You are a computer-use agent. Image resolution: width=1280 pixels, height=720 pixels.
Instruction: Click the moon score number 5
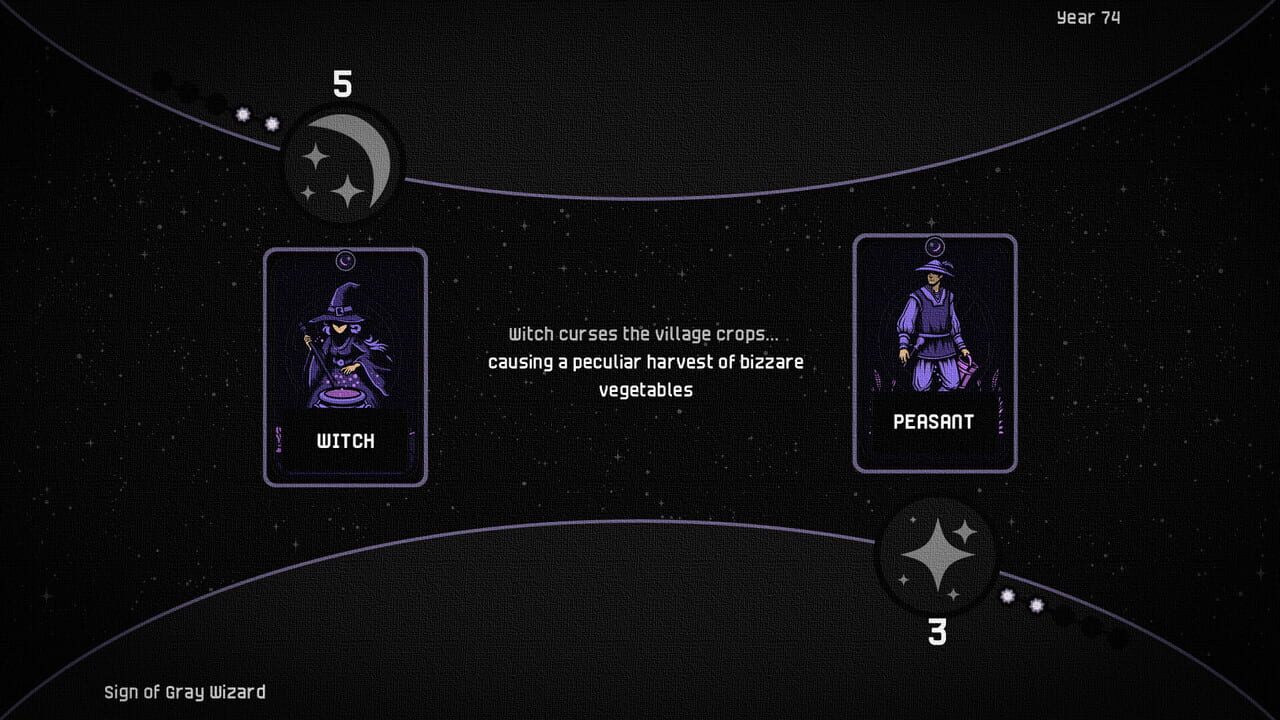[x=341, y=85]
